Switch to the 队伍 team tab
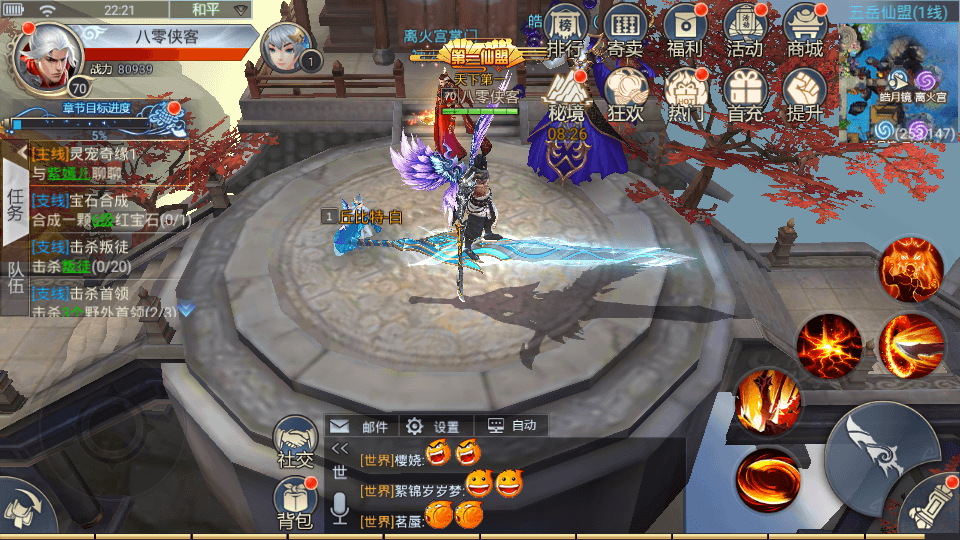This screenshot has width=960, height=540. click(15, 277)
